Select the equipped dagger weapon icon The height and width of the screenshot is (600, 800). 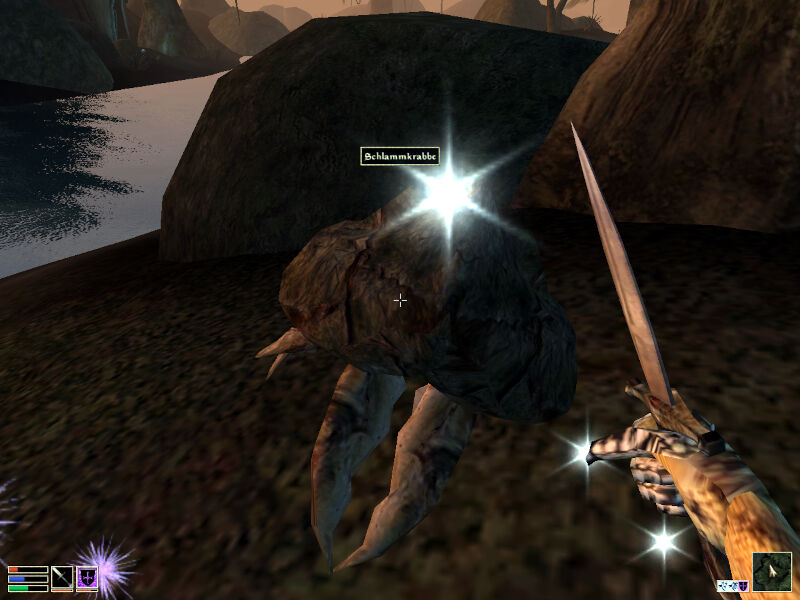click(x=62, y=578)
